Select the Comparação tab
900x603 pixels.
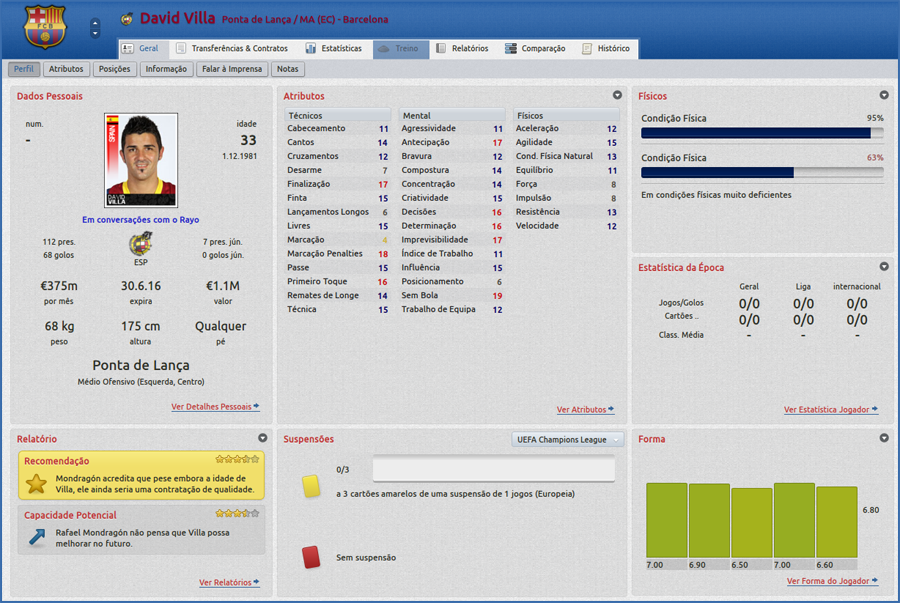[535, 48]
